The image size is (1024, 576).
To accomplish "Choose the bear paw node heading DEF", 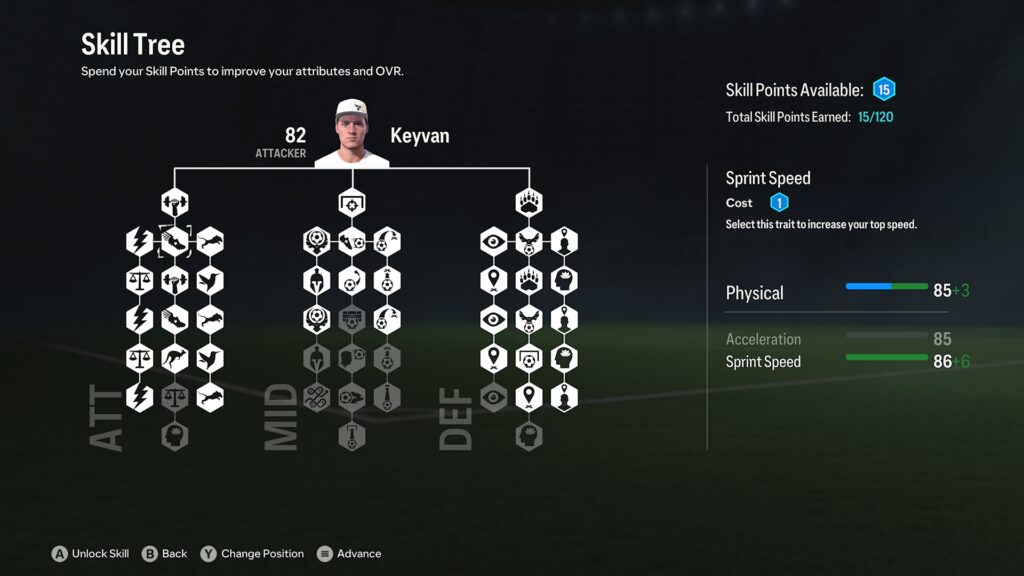I will 528,203.
